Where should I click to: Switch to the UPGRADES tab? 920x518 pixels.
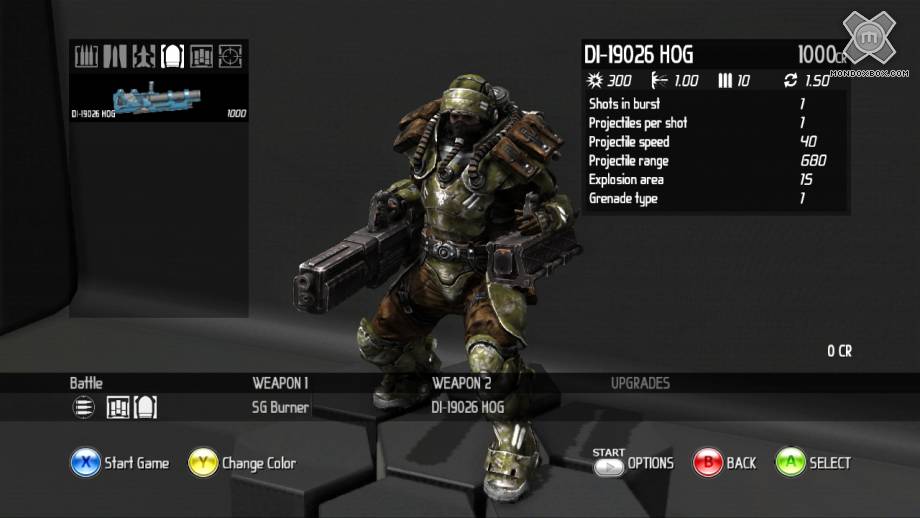[x=640, y=383]
